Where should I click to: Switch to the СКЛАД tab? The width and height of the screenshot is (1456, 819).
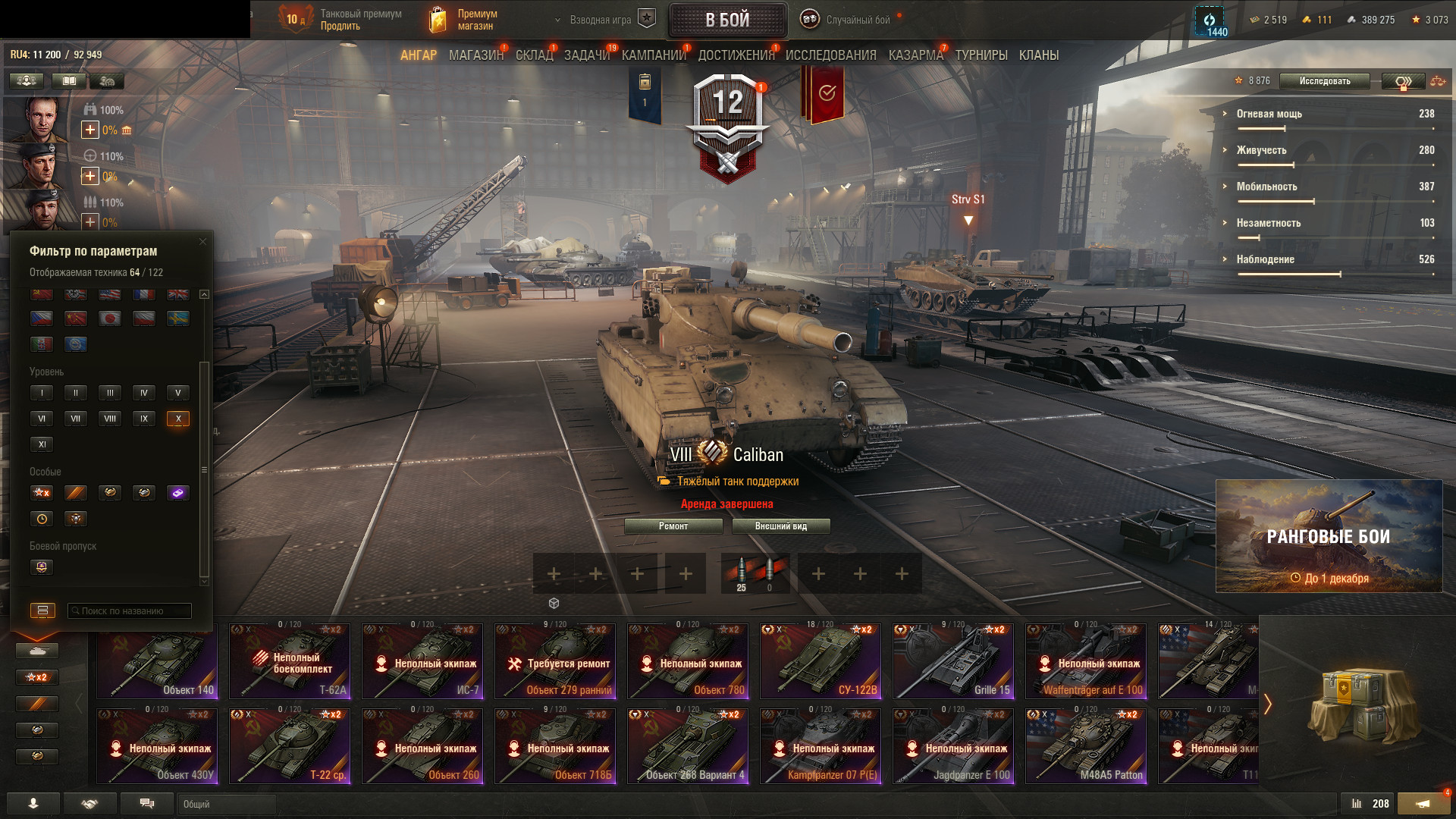(x=534, y=55)
